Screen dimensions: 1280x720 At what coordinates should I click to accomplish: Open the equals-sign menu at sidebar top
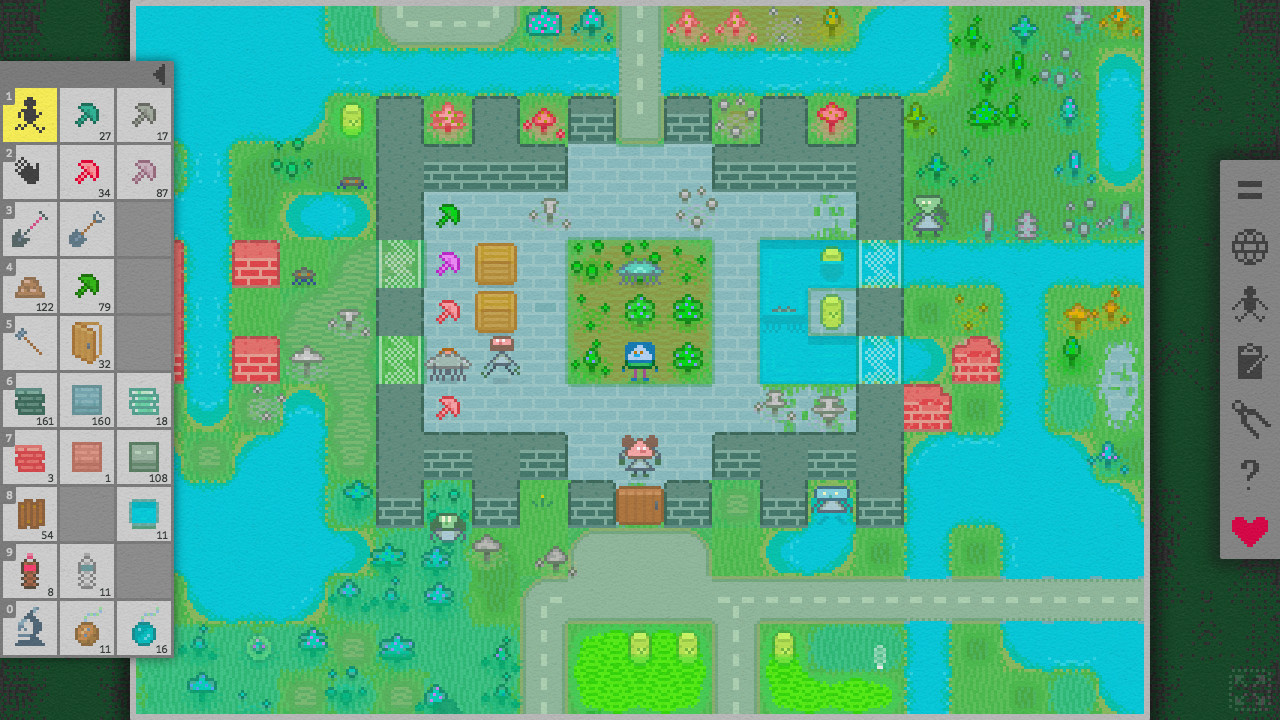click(1248, 190)
